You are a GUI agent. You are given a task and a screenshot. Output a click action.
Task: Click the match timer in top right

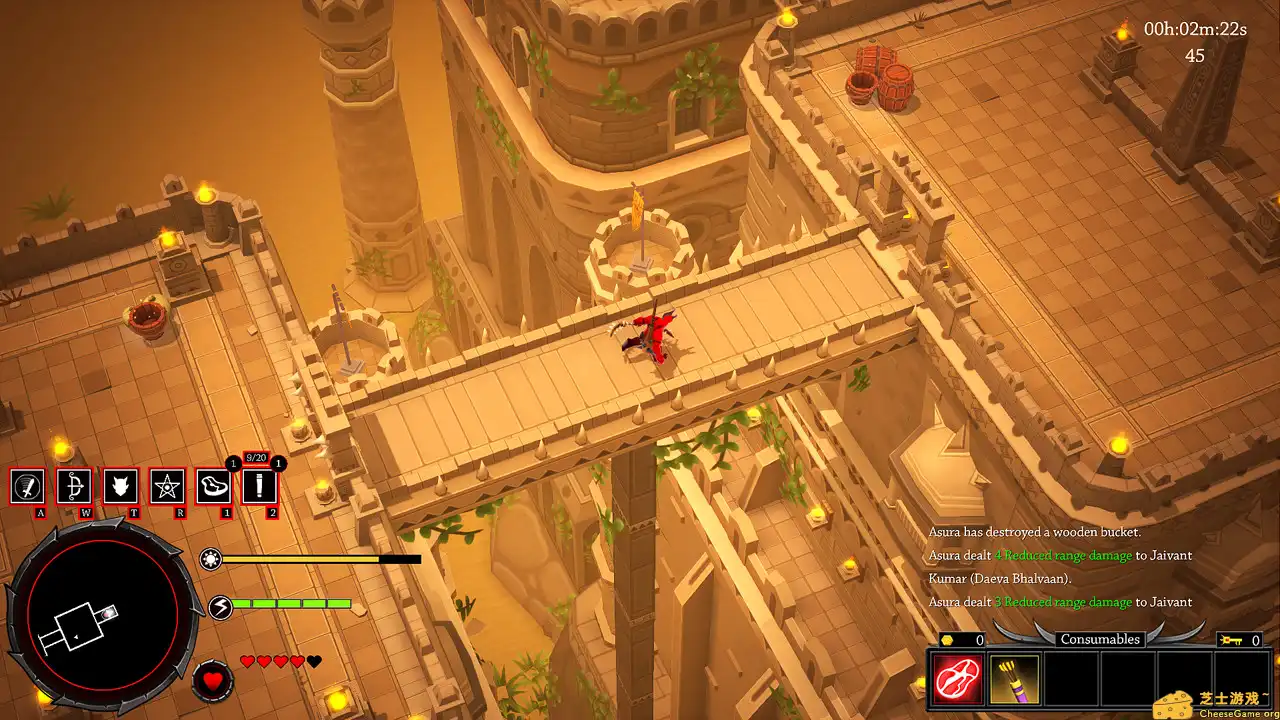coord(1198,30)
